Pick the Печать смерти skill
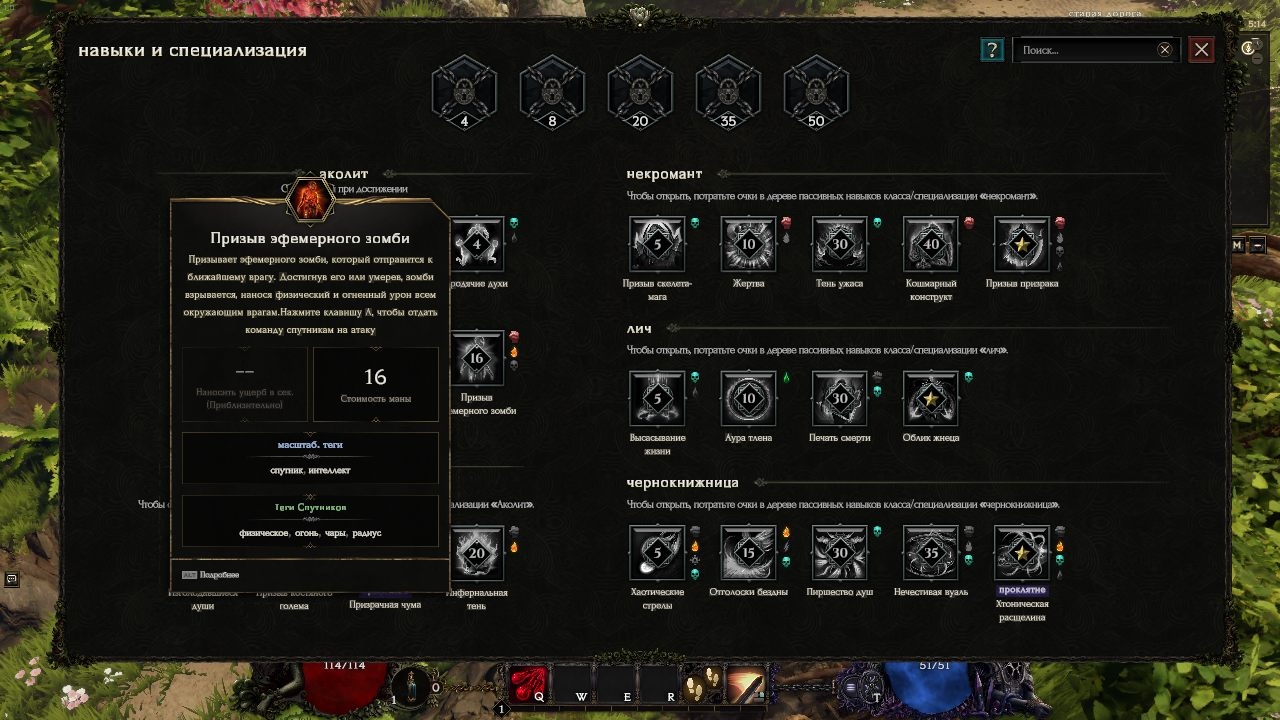Screen dimensions: 1280x720 click(839, 398)
